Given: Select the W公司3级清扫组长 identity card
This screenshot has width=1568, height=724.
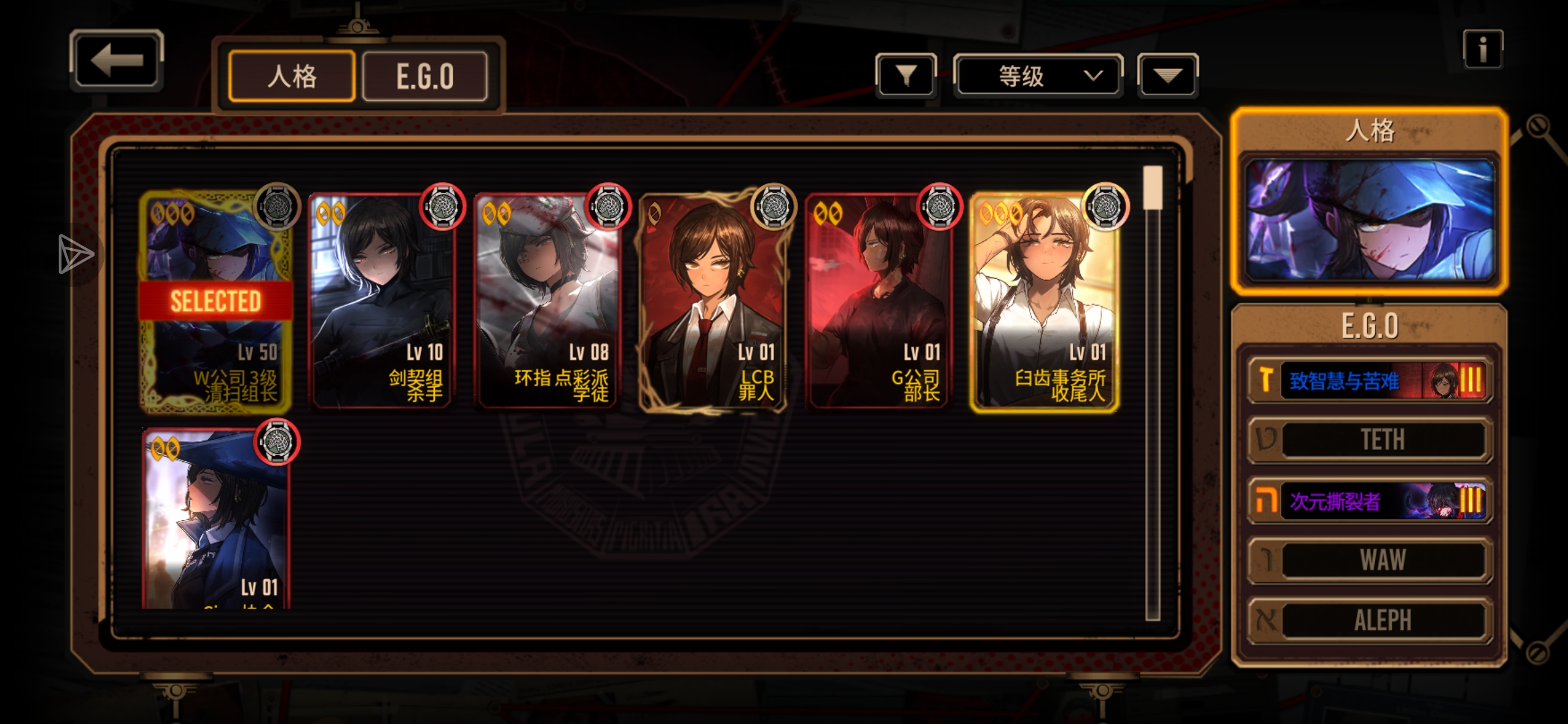Looking at the screenshot, I should coord(216,302).
